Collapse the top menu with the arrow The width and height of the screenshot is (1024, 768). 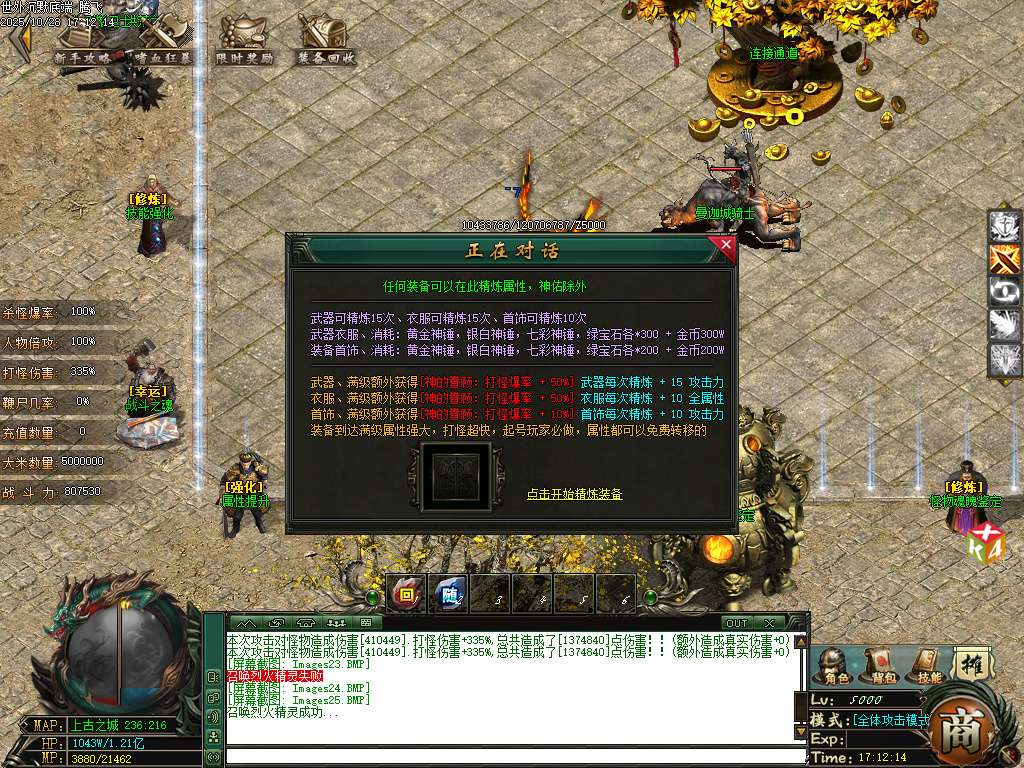[x=19, y=40]
